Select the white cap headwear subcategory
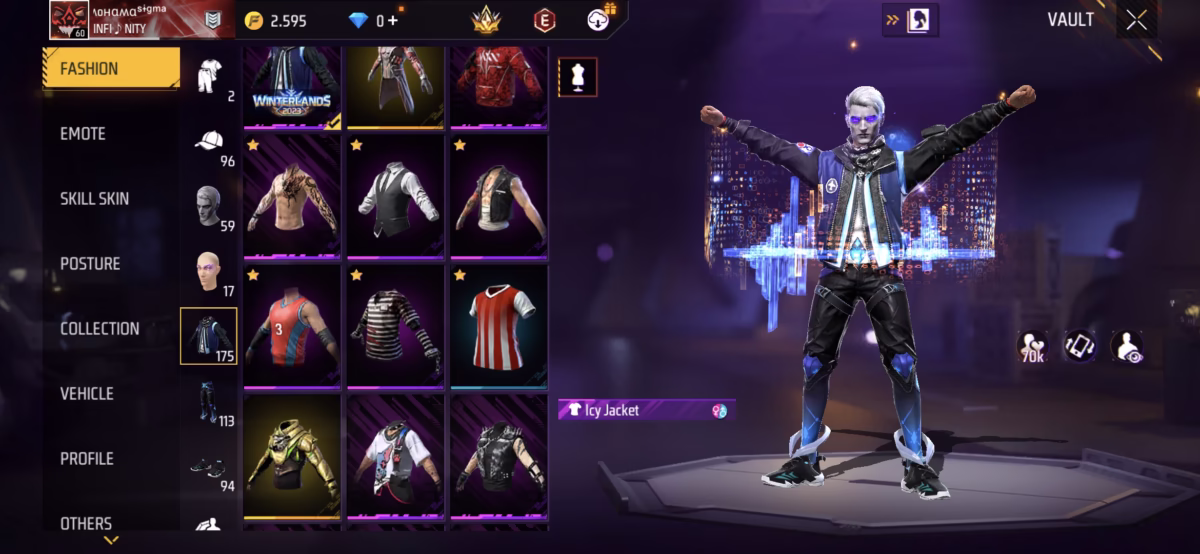The width and height of the screenshot is (1200, 554). [x=209, y=142]
